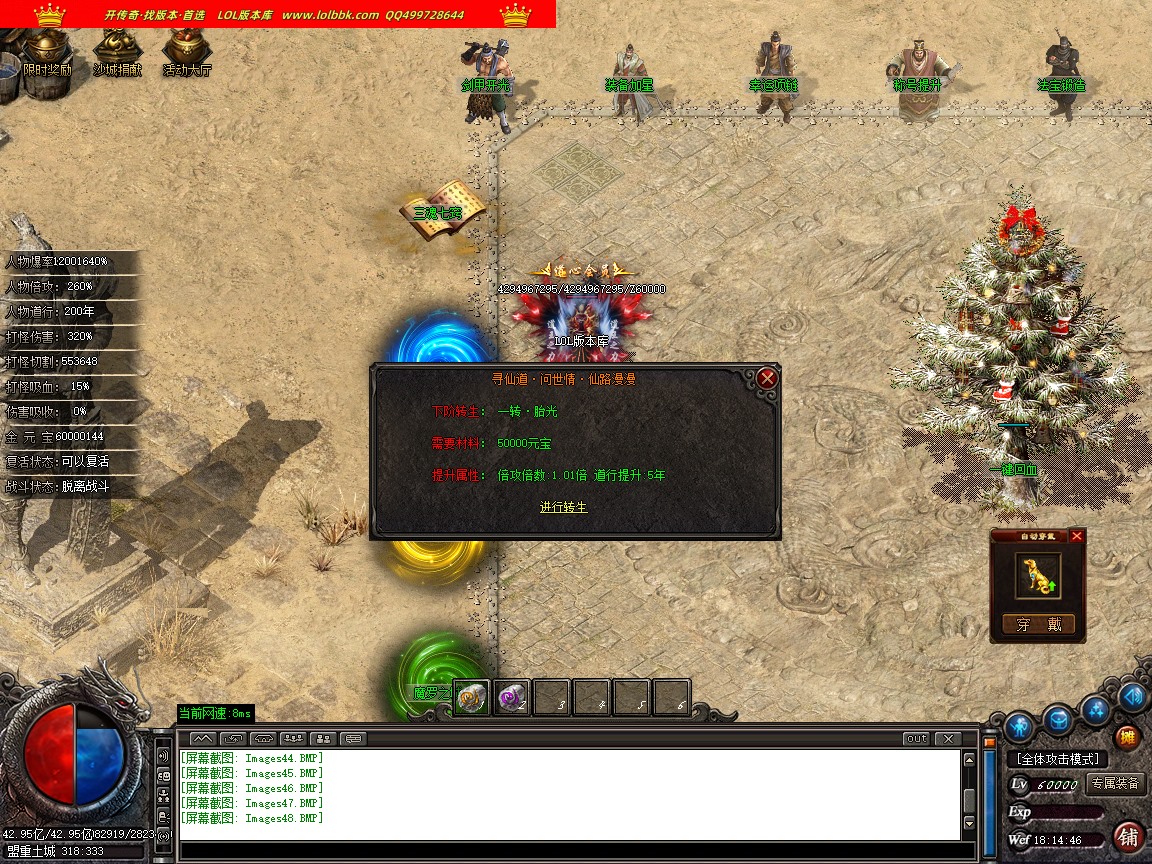Open the red 铺 shop button
1152x864 pixels.
pyautogui.click(x=1129, y=836)
